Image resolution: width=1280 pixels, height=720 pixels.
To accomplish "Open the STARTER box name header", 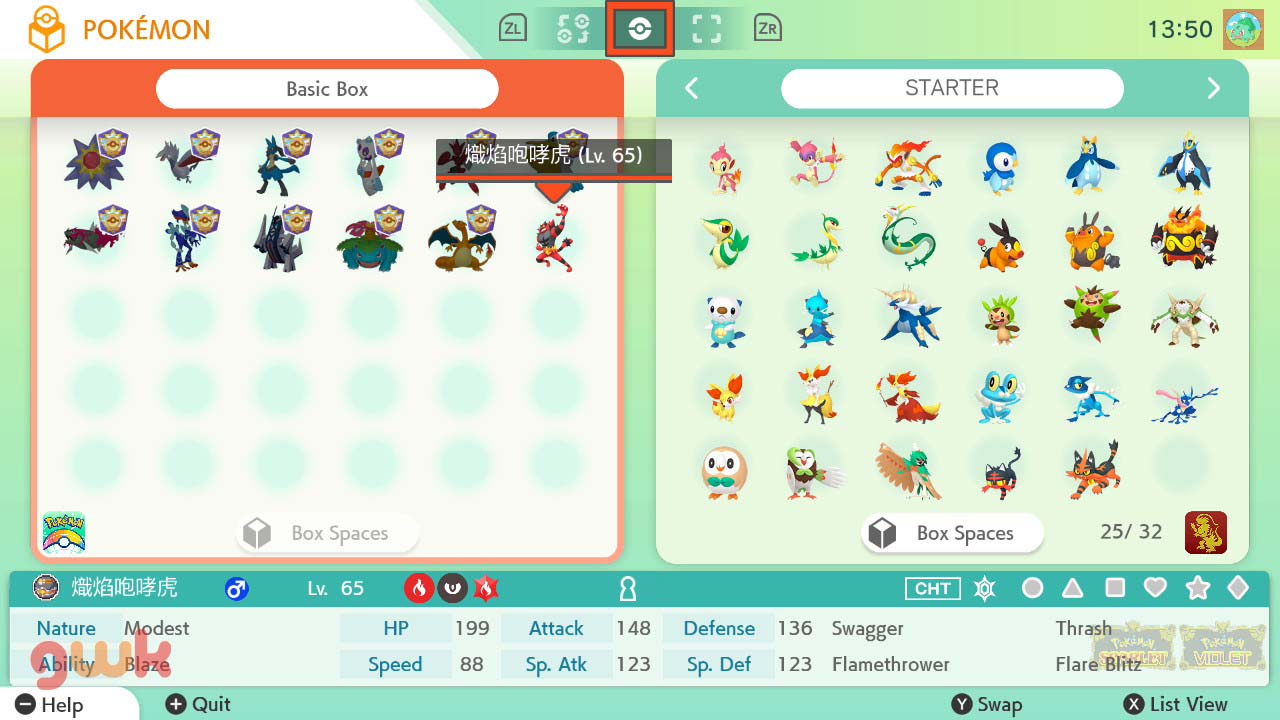I will (x=951, y=88).
